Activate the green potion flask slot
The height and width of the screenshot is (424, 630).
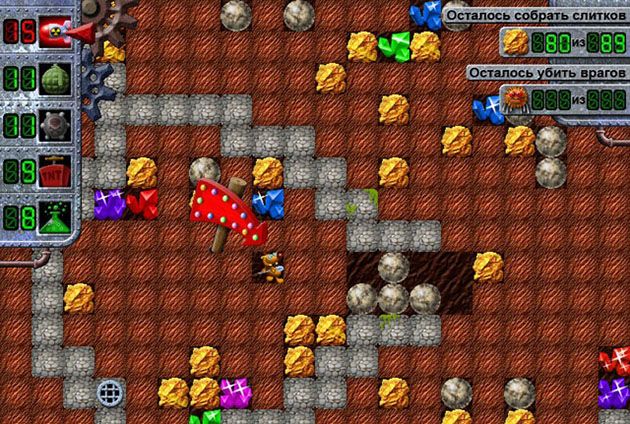tap(54, 217)
